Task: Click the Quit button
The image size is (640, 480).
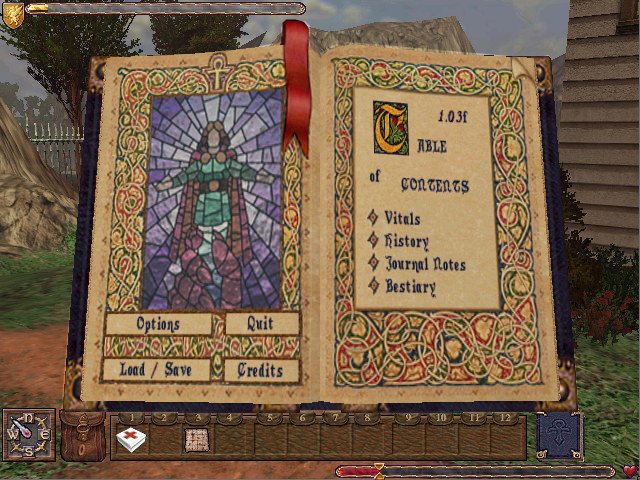Action: coord(262,324)
